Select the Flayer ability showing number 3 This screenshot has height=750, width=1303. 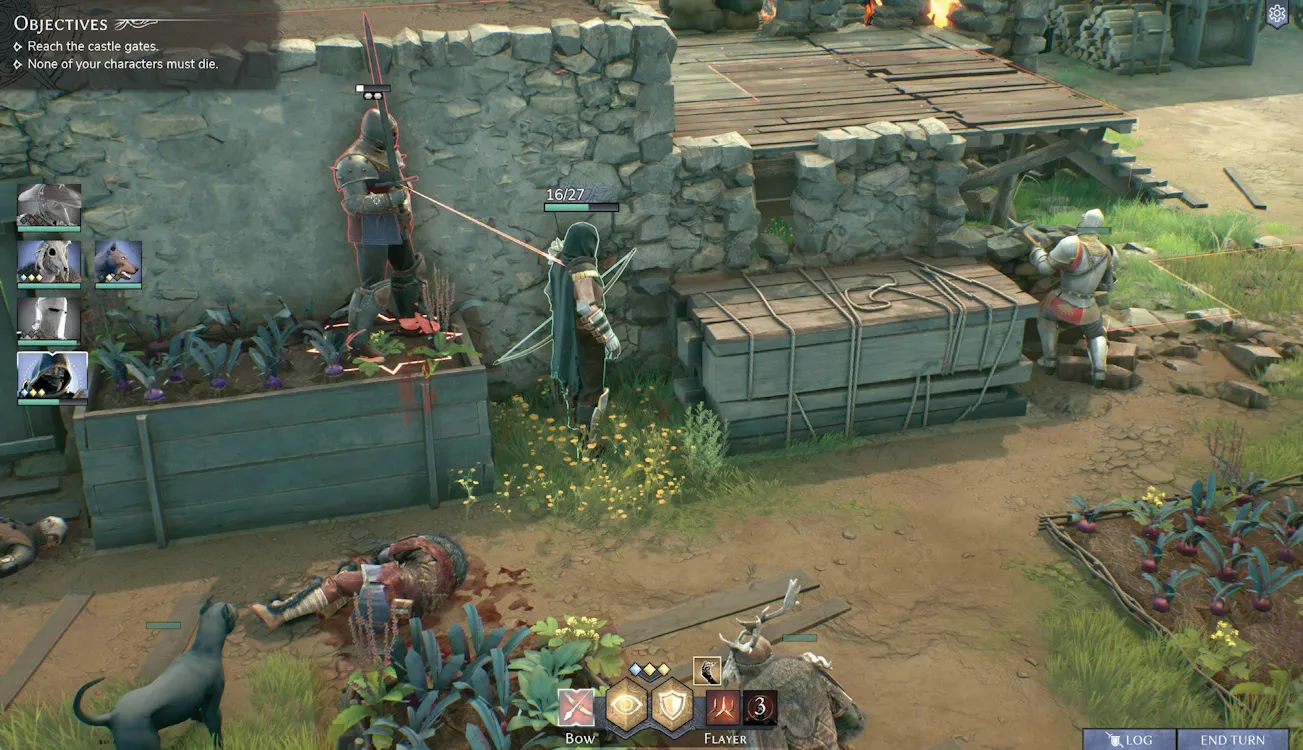[759, 708]
